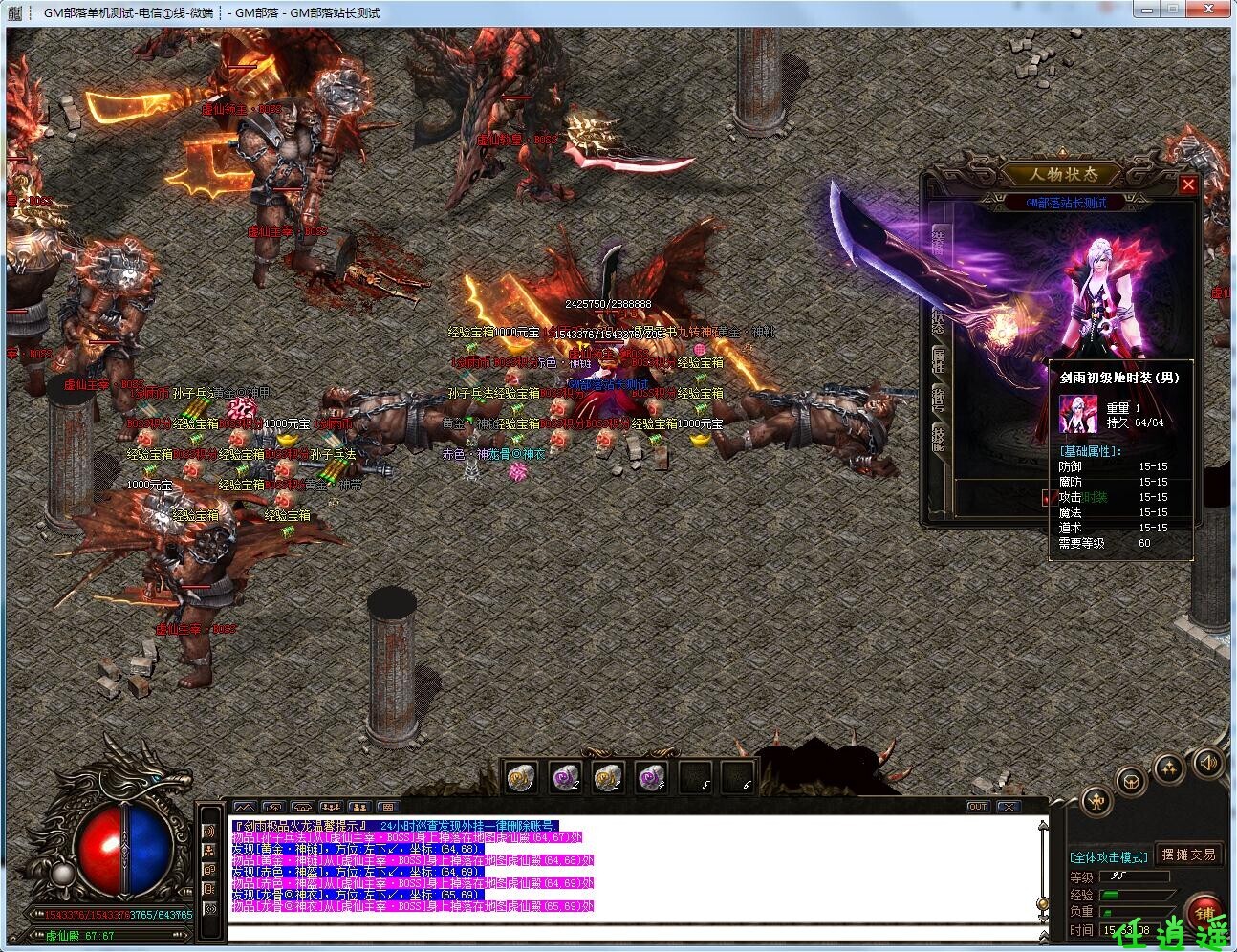Toggle game sound with the speaker icon
Screen dimensions: 1237x952
click(x=1208, y=762)
